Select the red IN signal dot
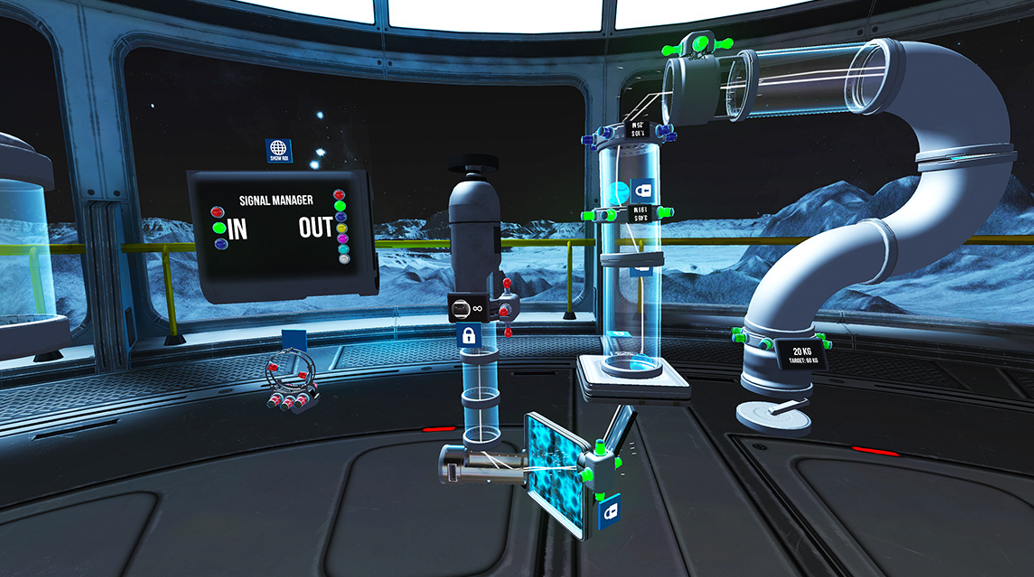 pyautogui.click(x=217, y=212)
